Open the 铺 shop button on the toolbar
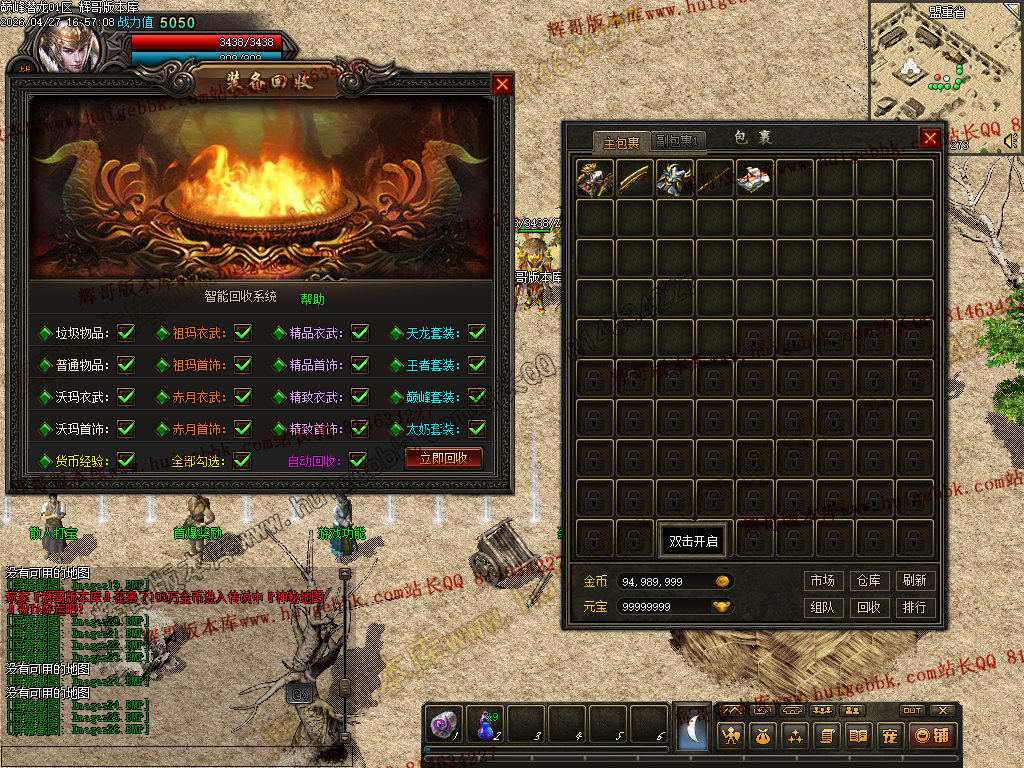 (933, 736)
